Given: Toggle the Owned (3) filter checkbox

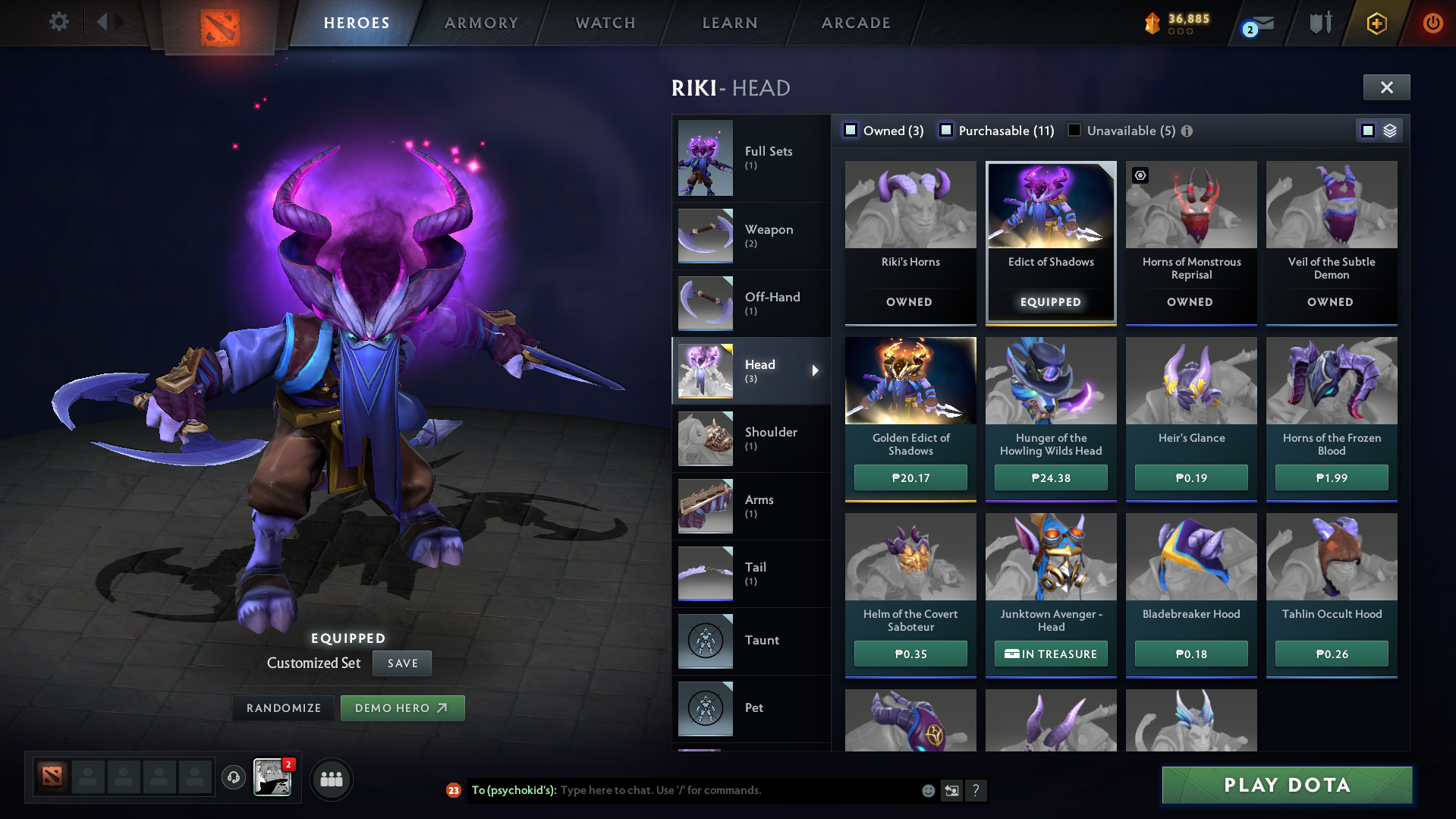Looking at the screenshot, I should click(851, 130).
